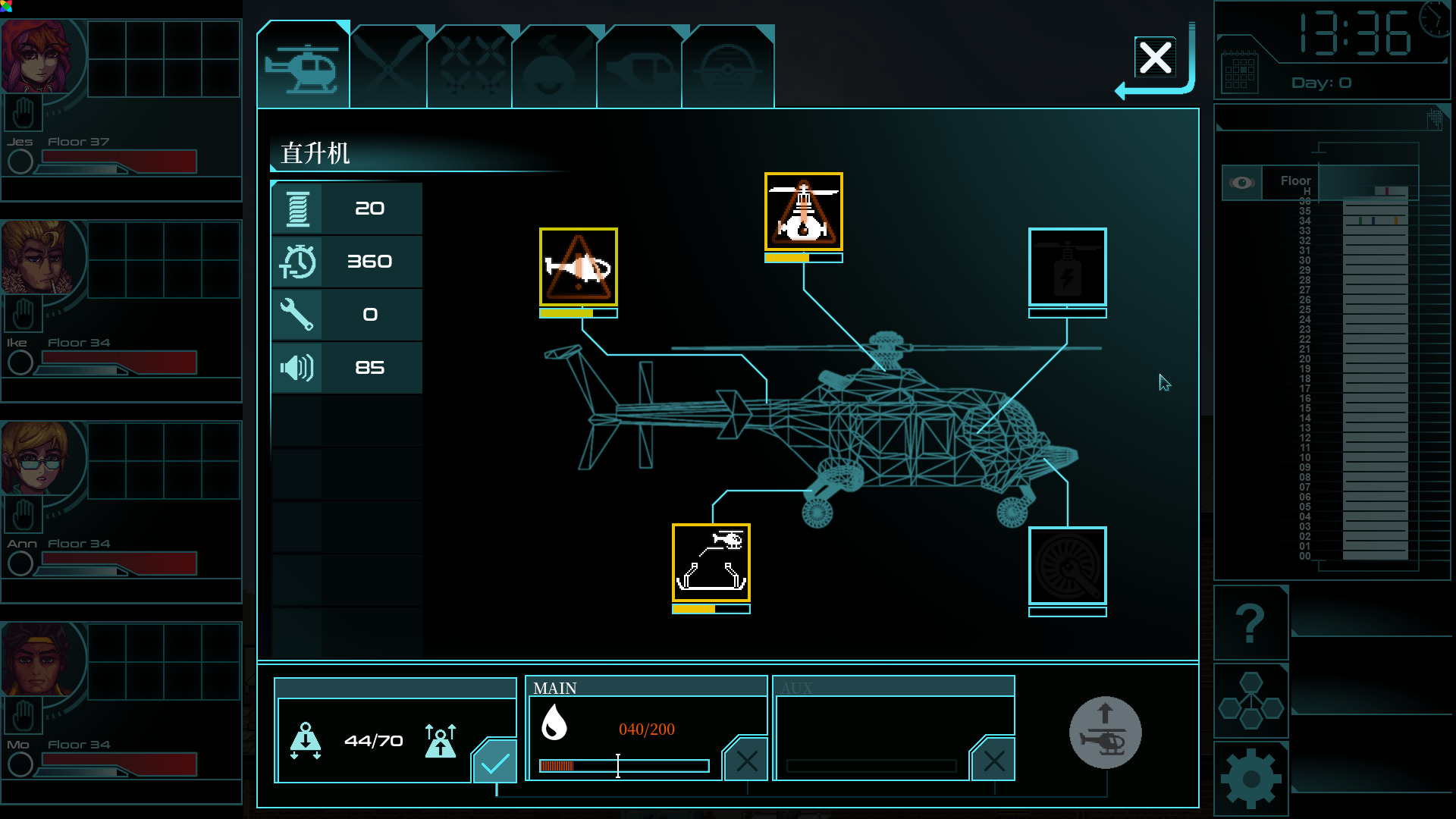Select the empty turbine repair slot
1456x819 pixels.
(x=1067, y=566)
